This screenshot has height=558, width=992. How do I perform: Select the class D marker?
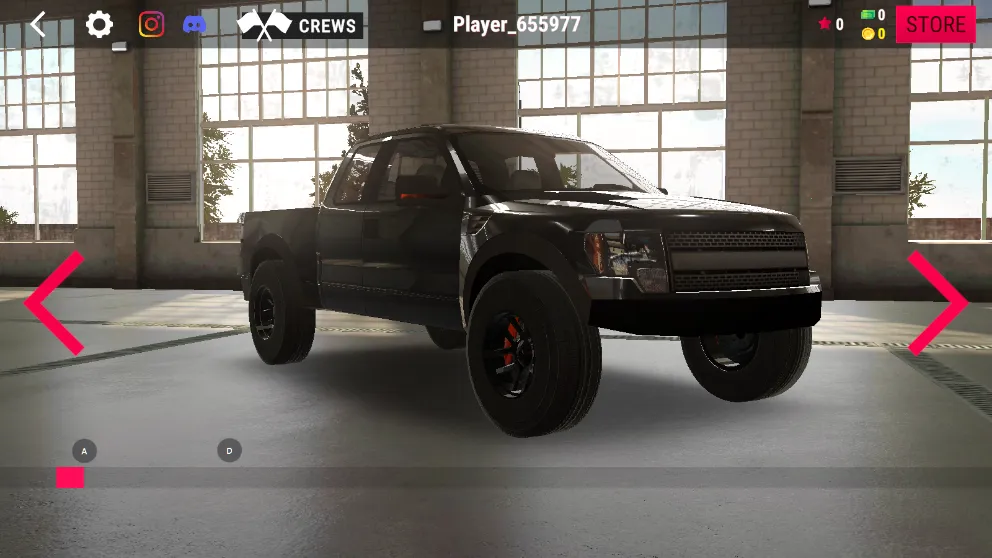click(x=229, y=451)
